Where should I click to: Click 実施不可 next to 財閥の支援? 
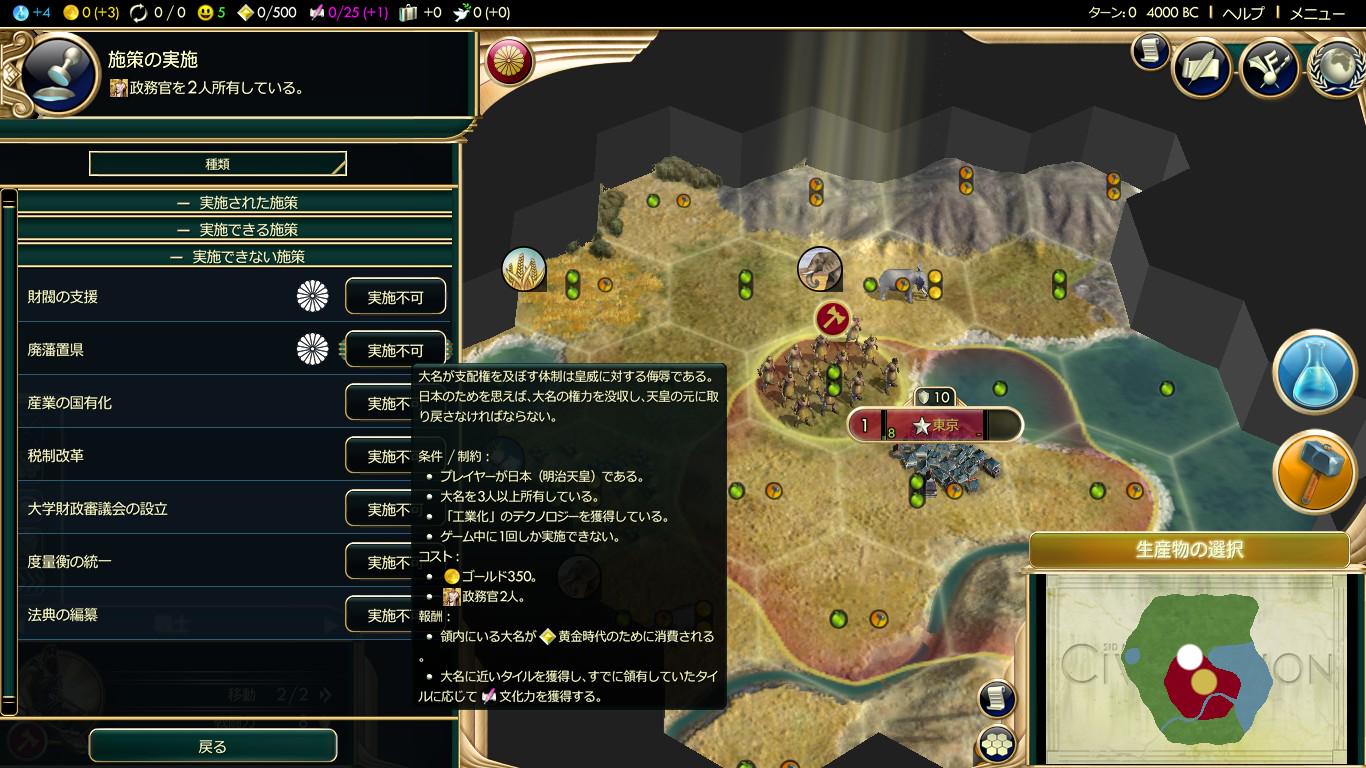pos(395,296)
